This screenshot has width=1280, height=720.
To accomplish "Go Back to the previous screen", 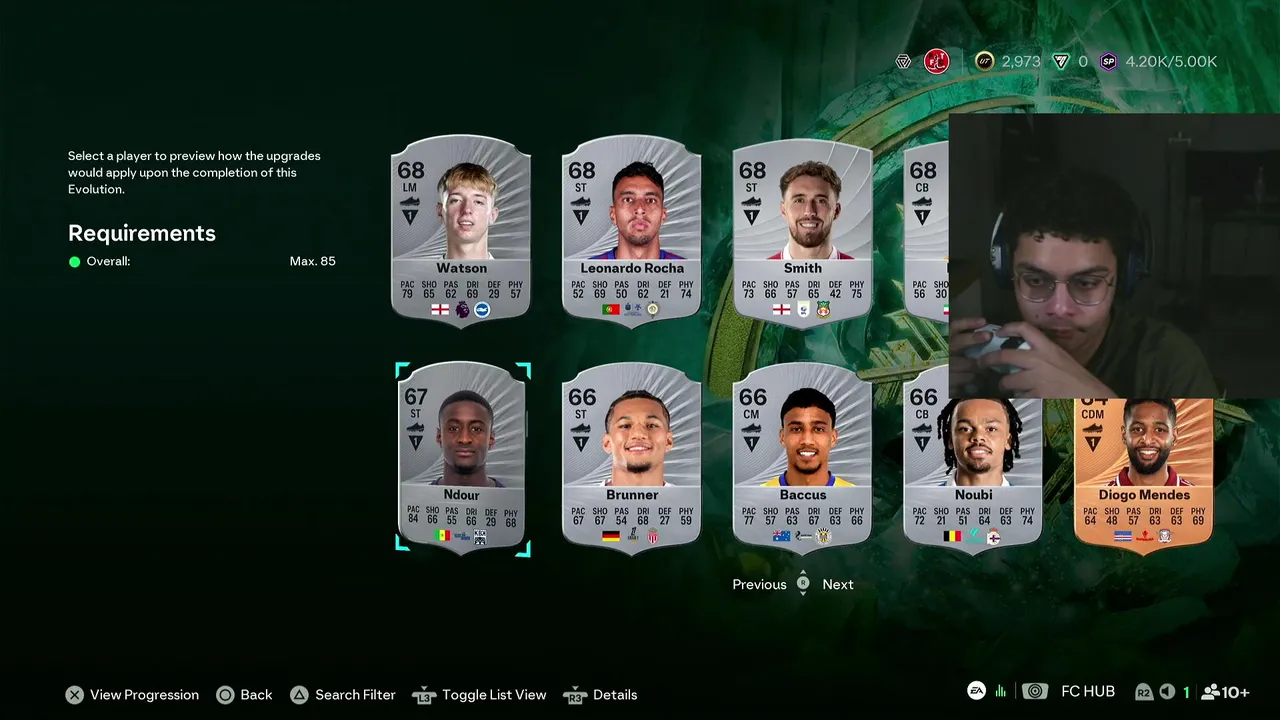I will point(244,695).
